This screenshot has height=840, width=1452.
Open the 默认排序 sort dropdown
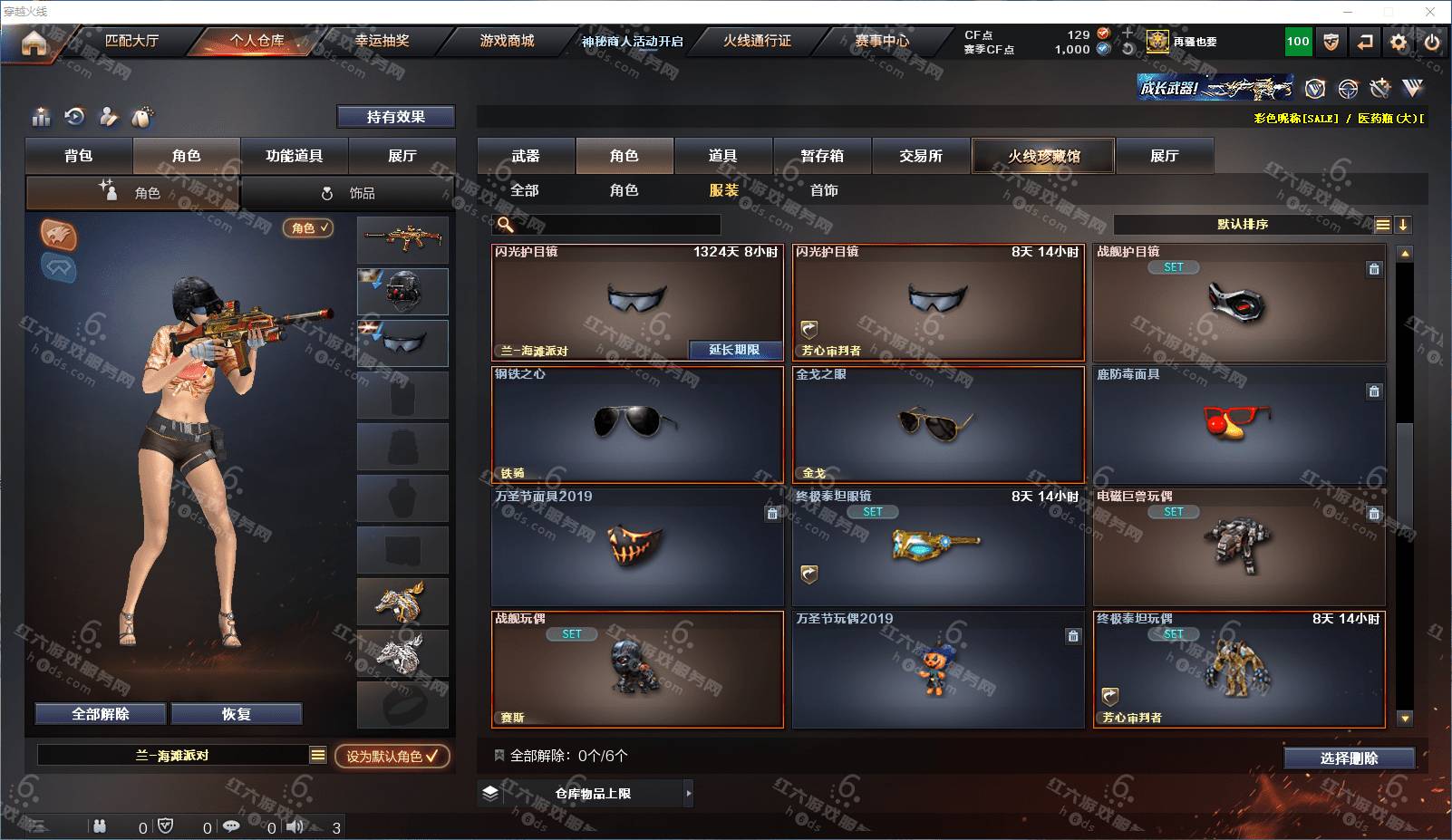coord(1242,225)
